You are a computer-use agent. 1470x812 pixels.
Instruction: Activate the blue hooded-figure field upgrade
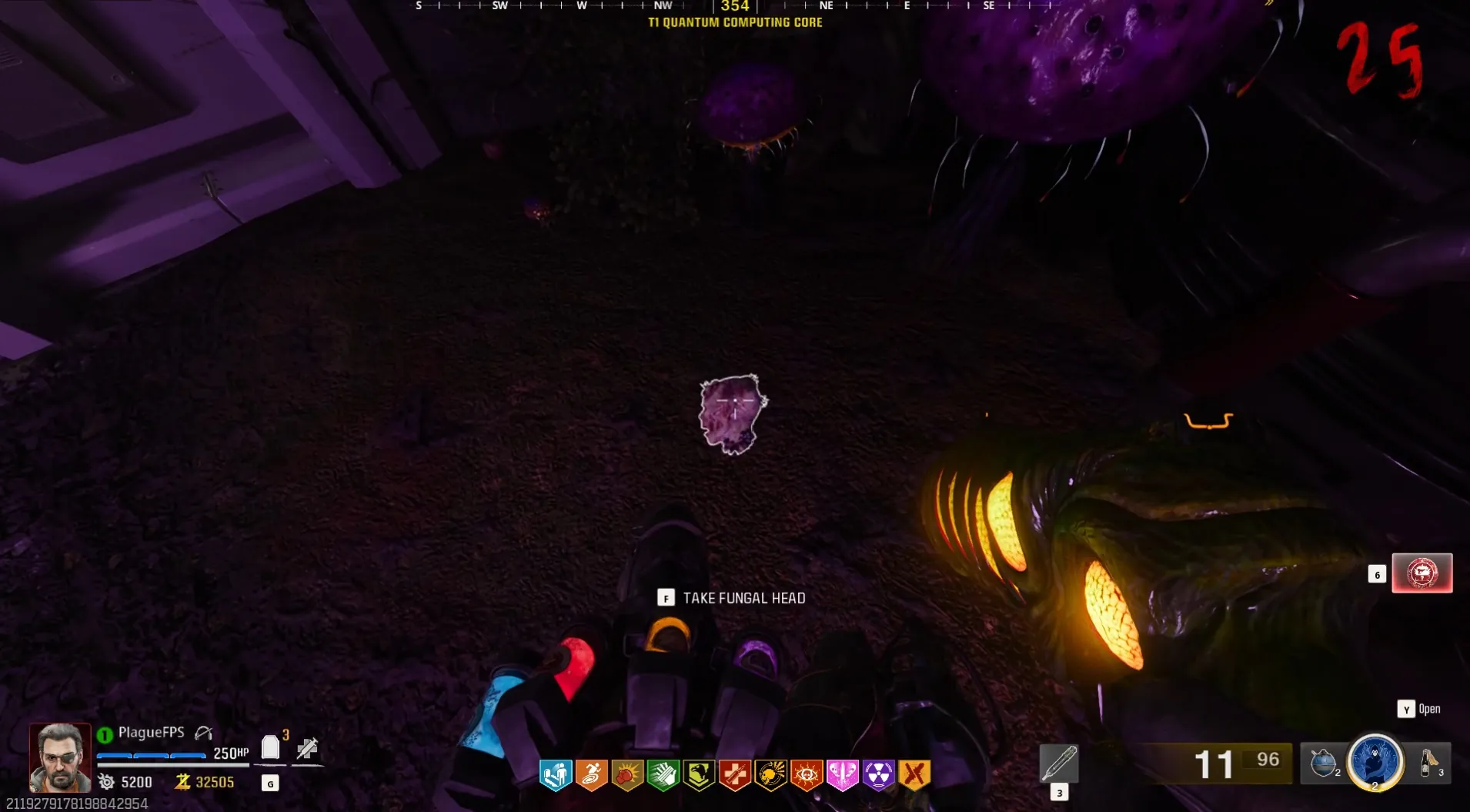[x=1375, y=762]
